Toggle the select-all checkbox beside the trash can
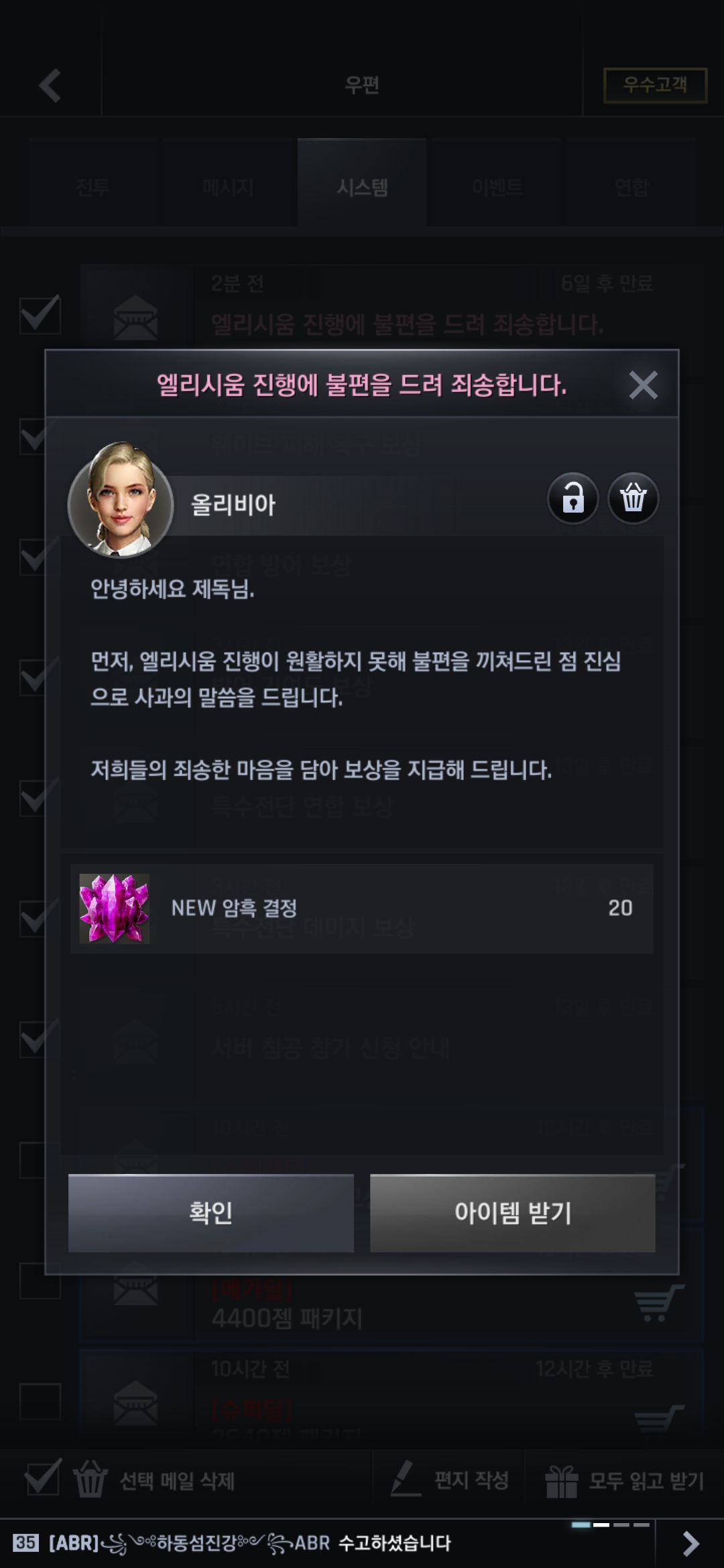This screenshot has height=1568, width=724. (42, 1480)
